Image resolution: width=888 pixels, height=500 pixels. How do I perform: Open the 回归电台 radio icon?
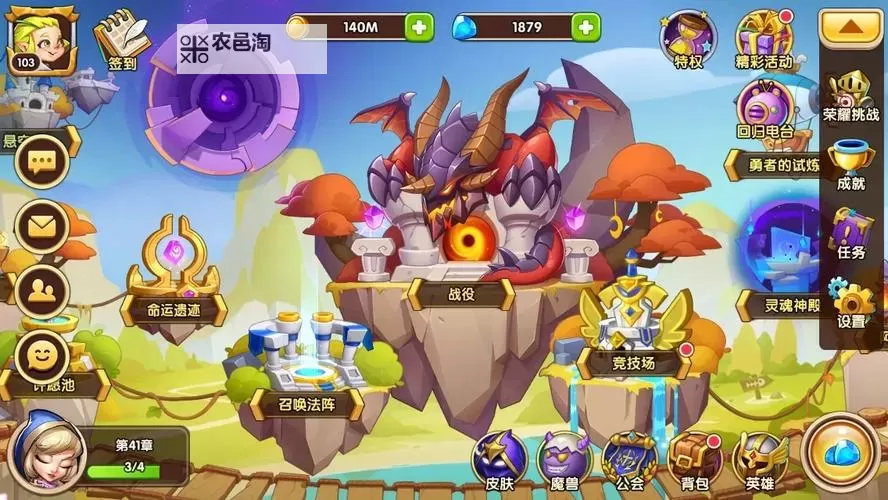coord(765,107)
